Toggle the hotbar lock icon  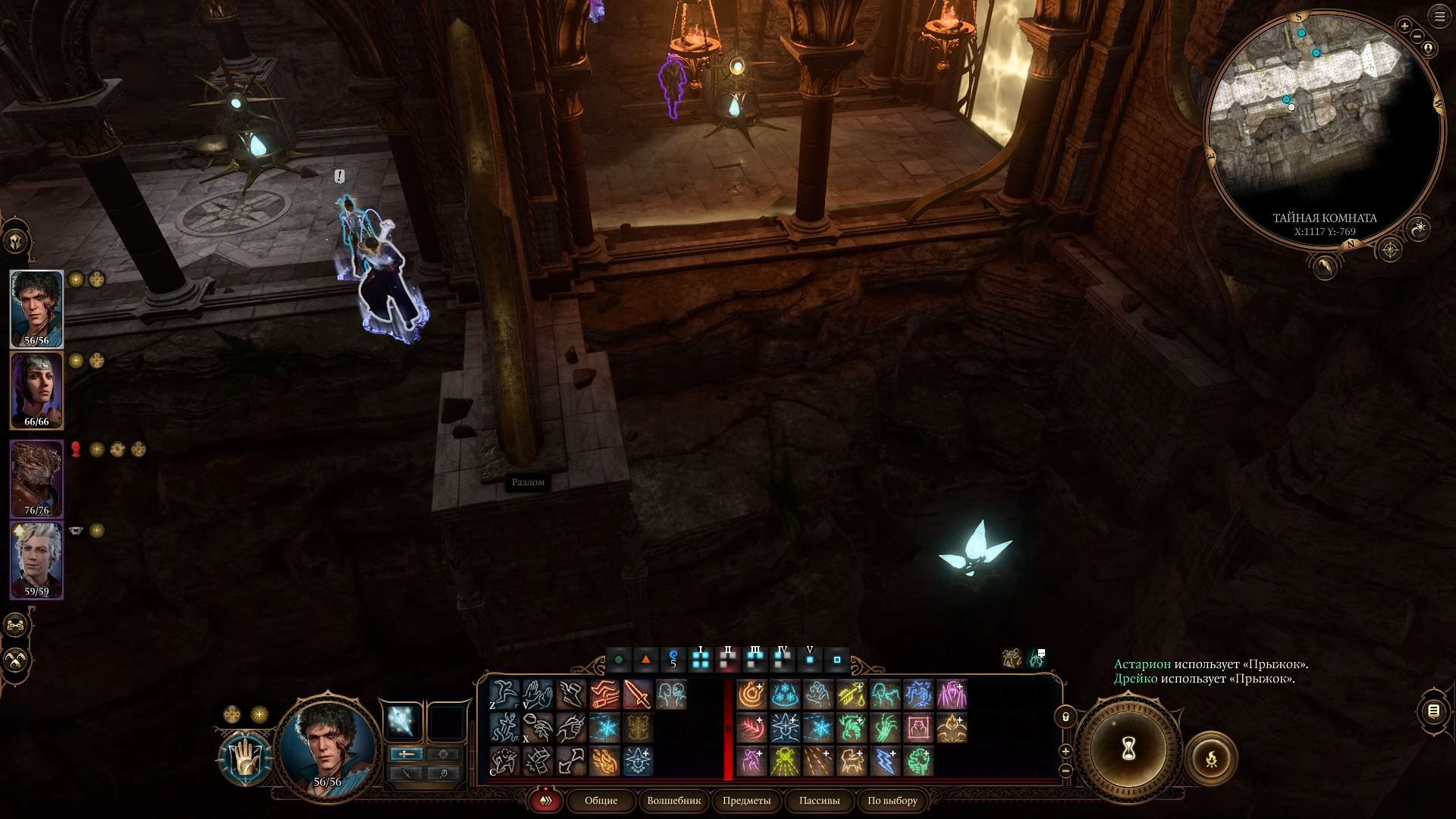tap(1065, 716)
